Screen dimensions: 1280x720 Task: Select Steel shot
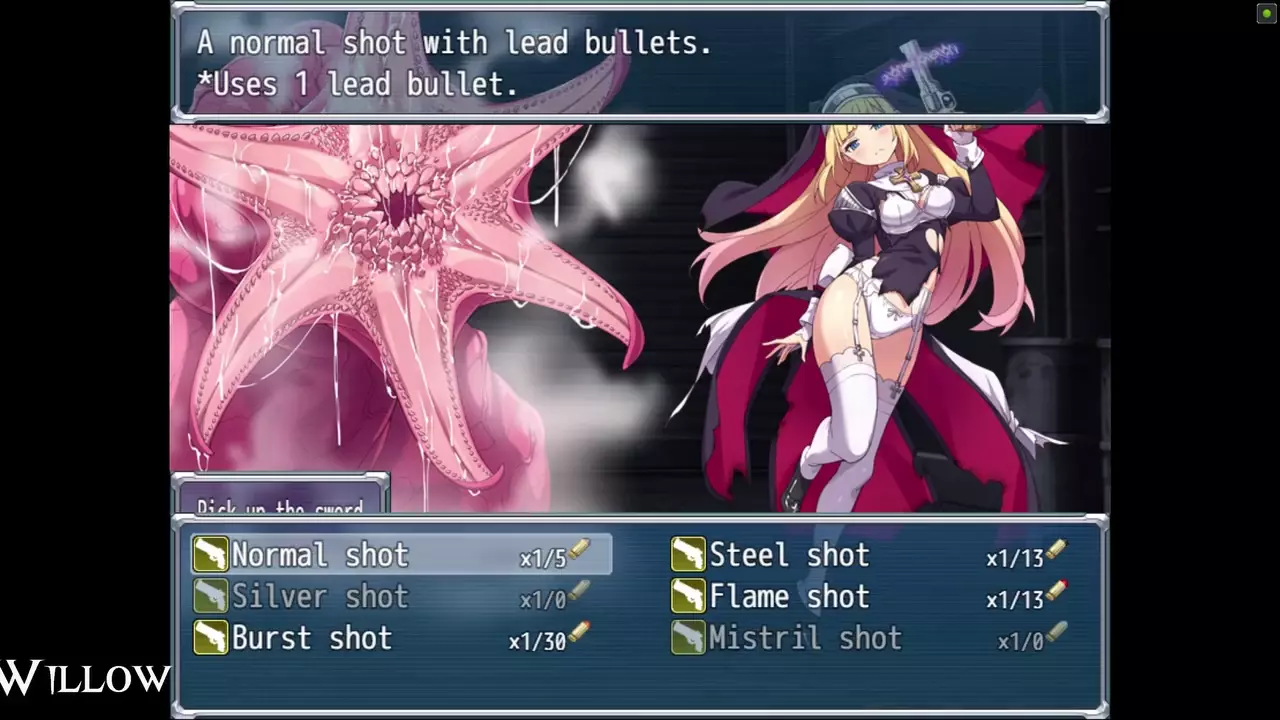point(789,555)
